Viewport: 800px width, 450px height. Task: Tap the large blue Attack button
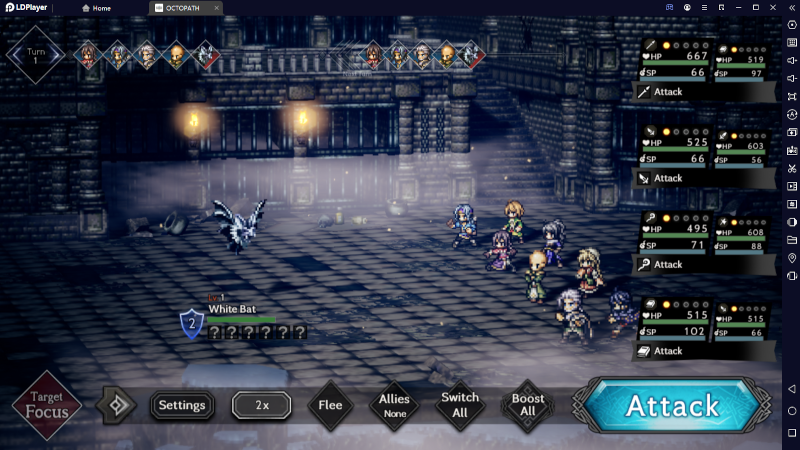pyautogui.click(x=672, y=405)
